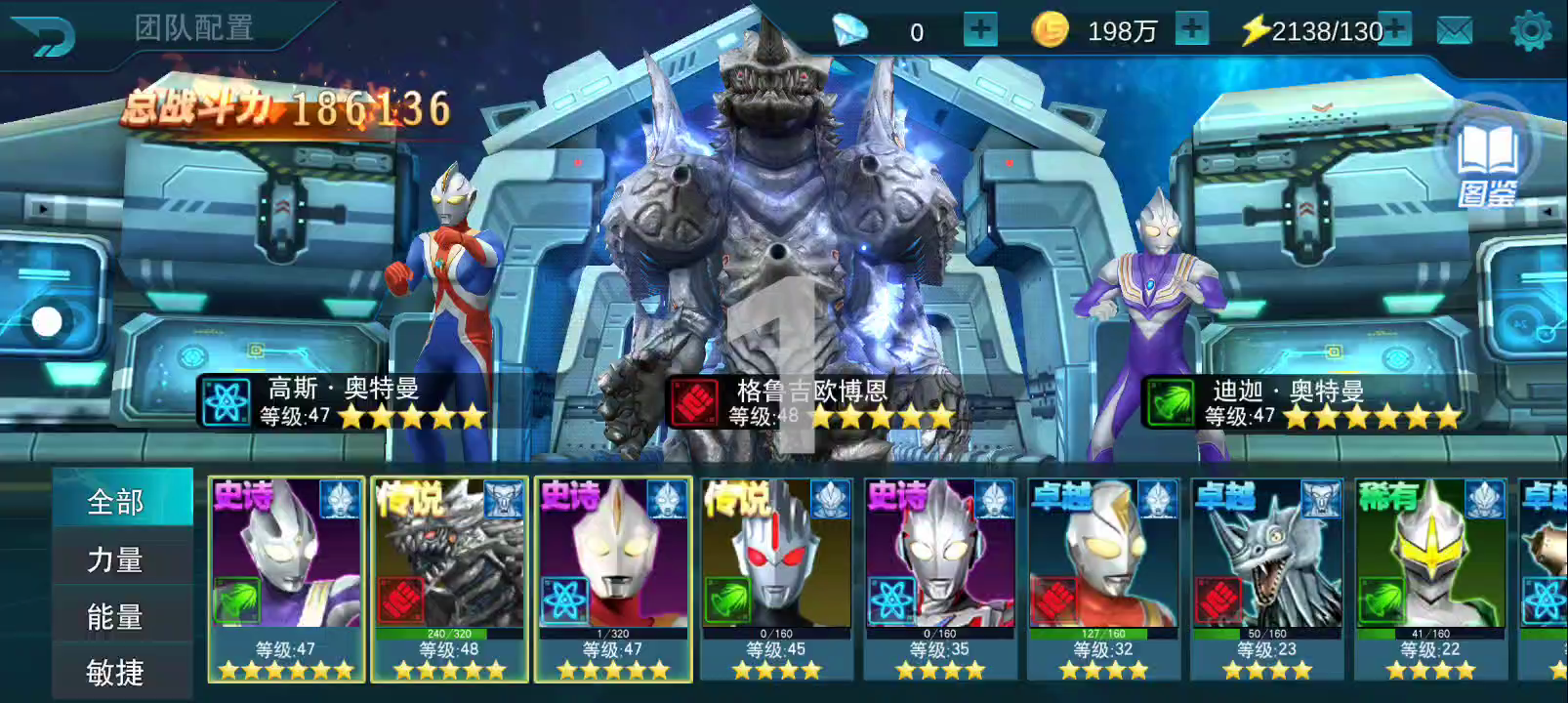1568x703 pixels.
Task: Select the level 47 Tiga hero card
Action: (x=286, y=578)
